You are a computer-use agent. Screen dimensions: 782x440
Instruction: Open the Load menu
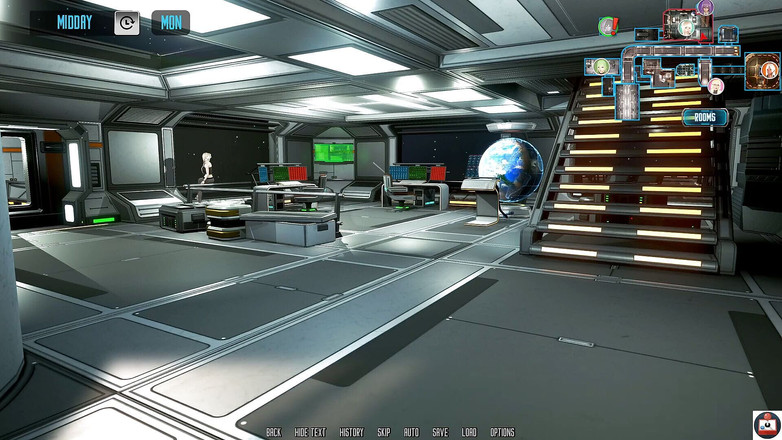(x=469, y=432)
